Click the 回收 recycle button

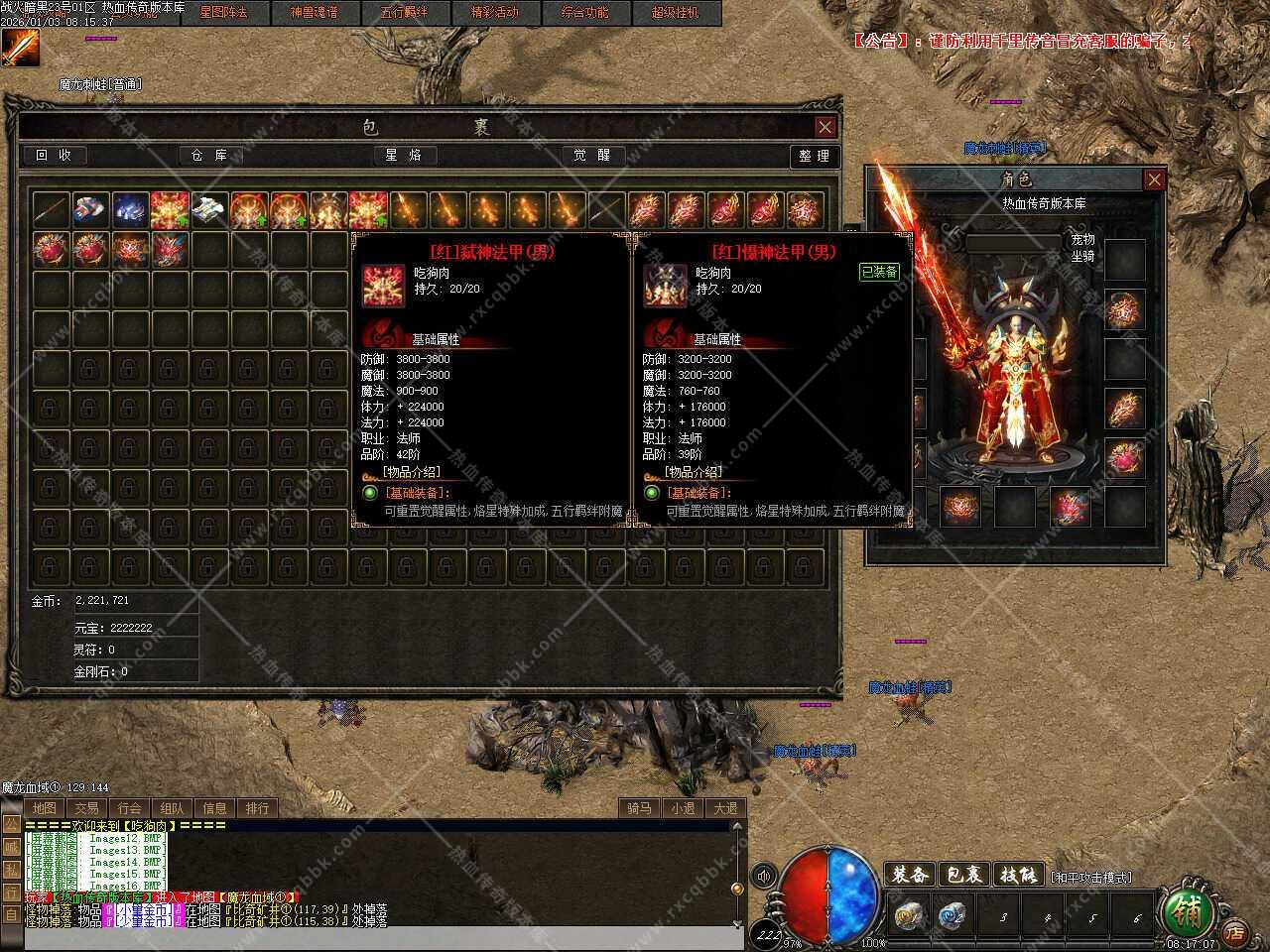55,156
